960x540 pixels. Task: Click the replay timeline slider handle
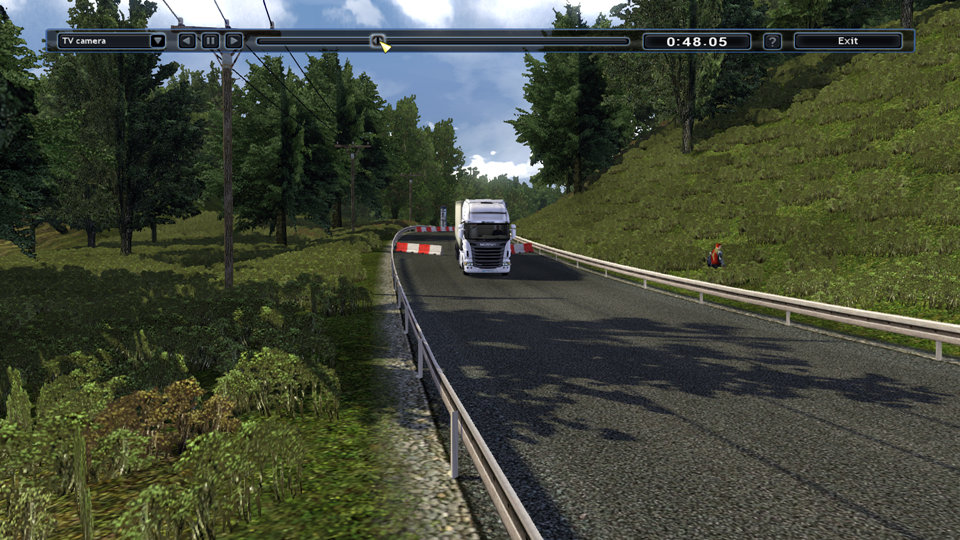coord(377,41)
